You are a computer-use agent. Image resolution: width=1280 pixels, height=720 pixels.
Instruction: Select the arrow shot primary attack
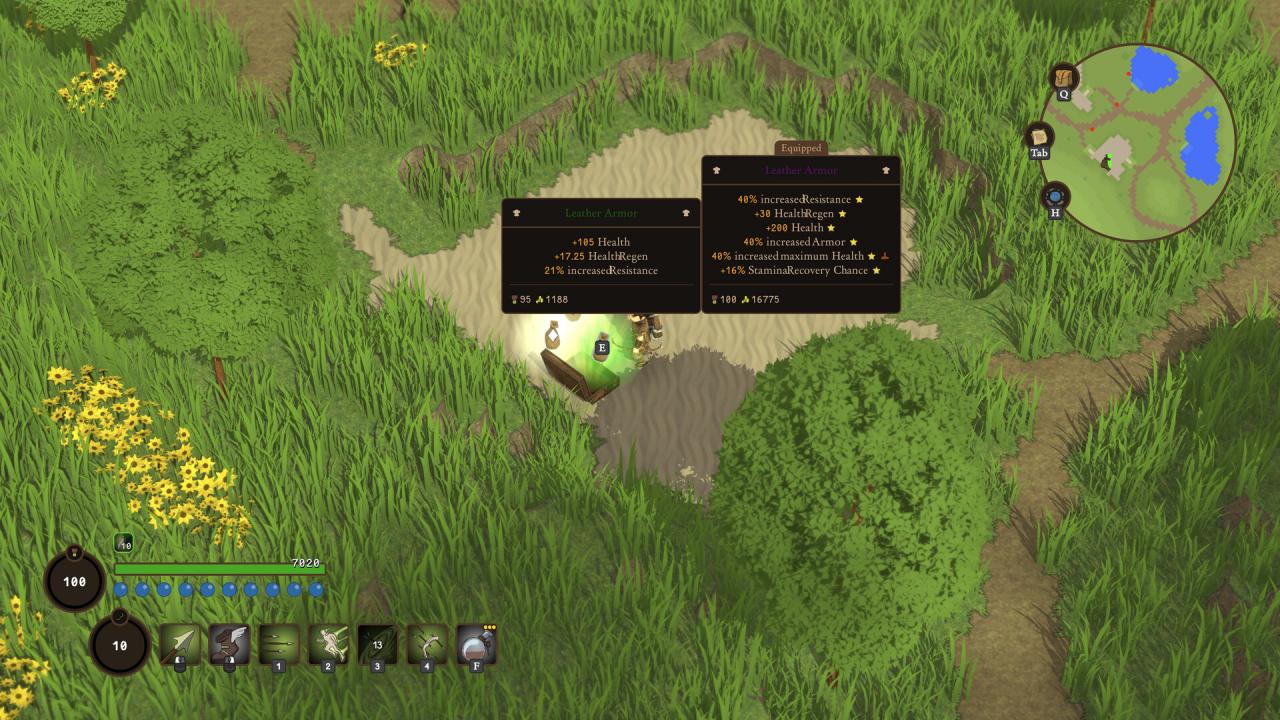coord(180,644)
